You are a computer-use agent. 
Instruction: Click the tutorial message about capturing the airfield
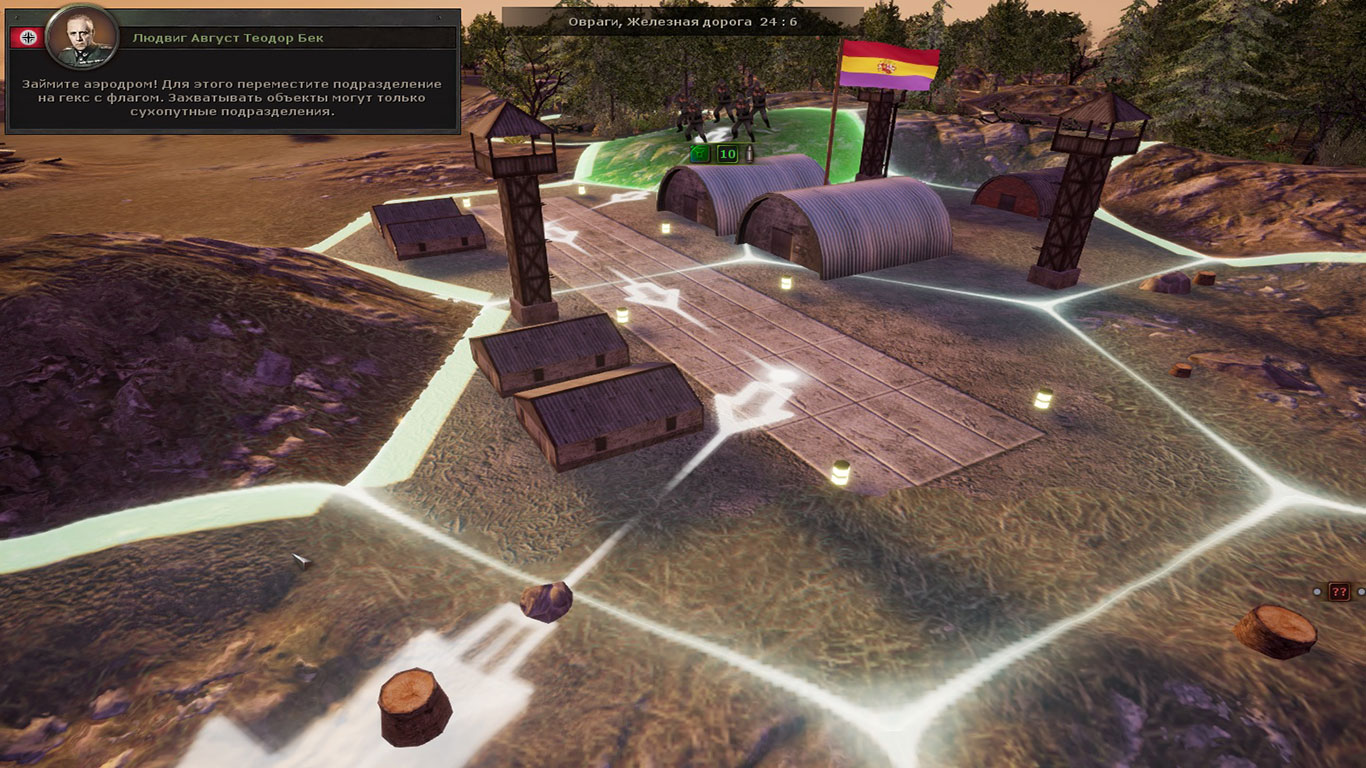coord(232,98)
